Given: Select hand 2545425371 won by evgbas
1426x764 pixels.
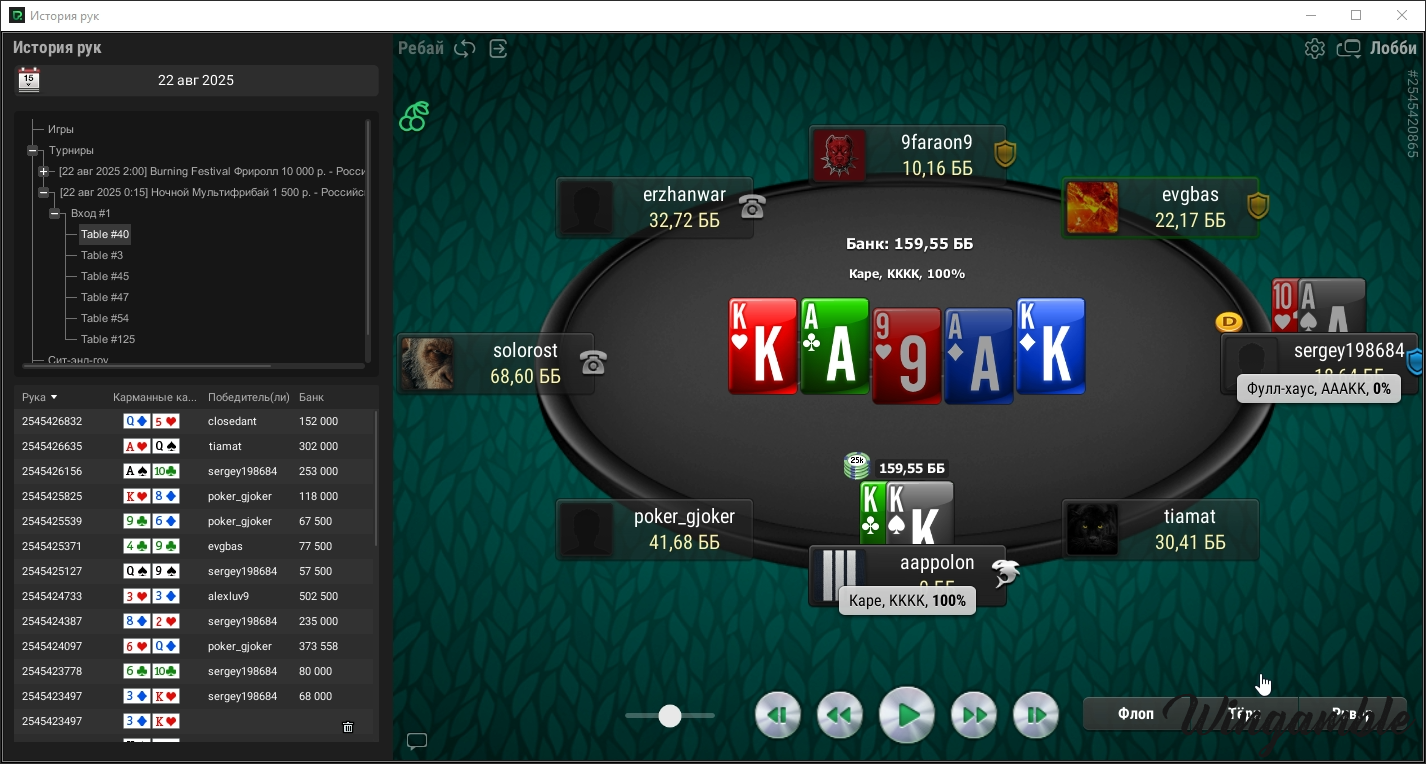Looking at the screenshot, I should coord(52,546).
